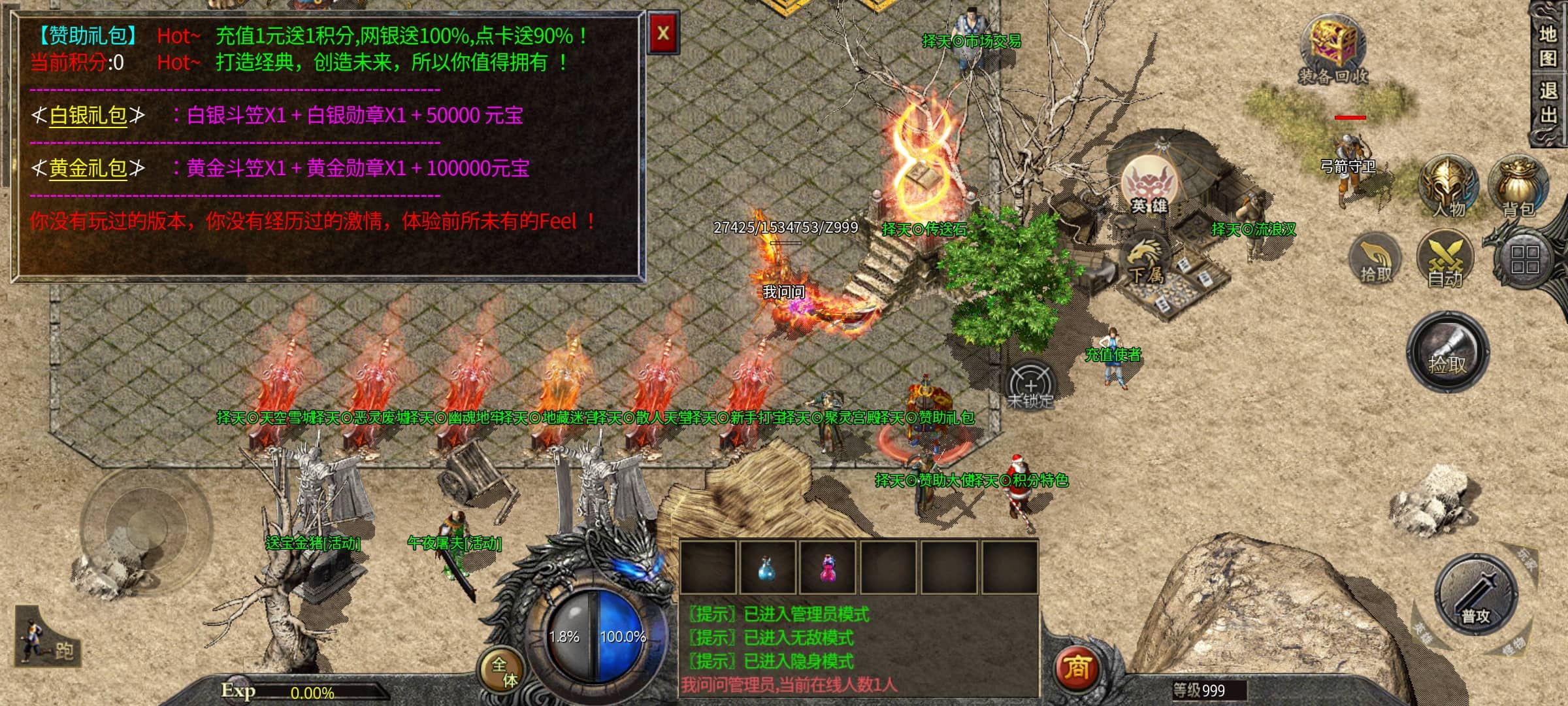The image size is (1568, 706).
Task: Close the sponsor gift pack dialog
Action: pos(663,33)
